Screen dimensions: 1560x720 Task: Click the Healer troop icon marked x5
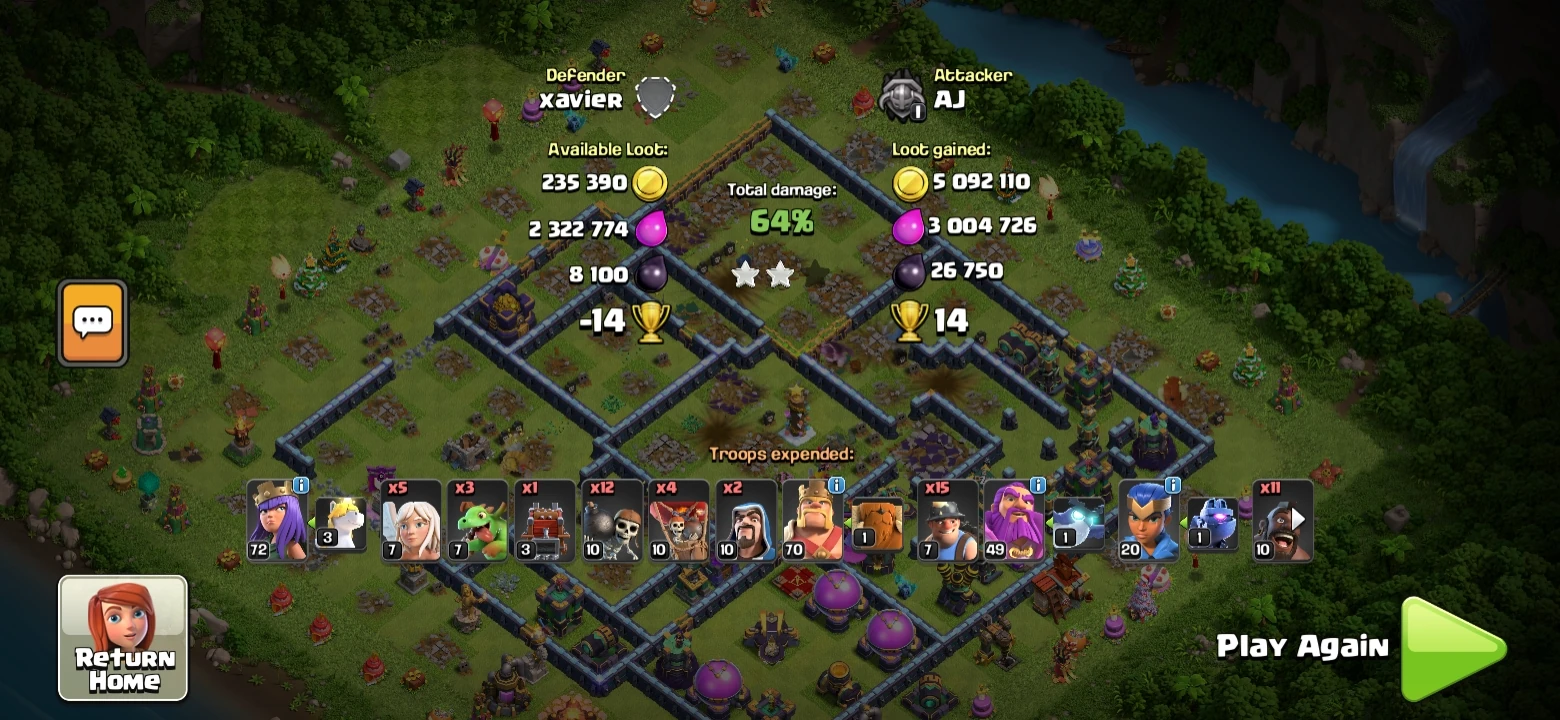(x=412, y=522)
